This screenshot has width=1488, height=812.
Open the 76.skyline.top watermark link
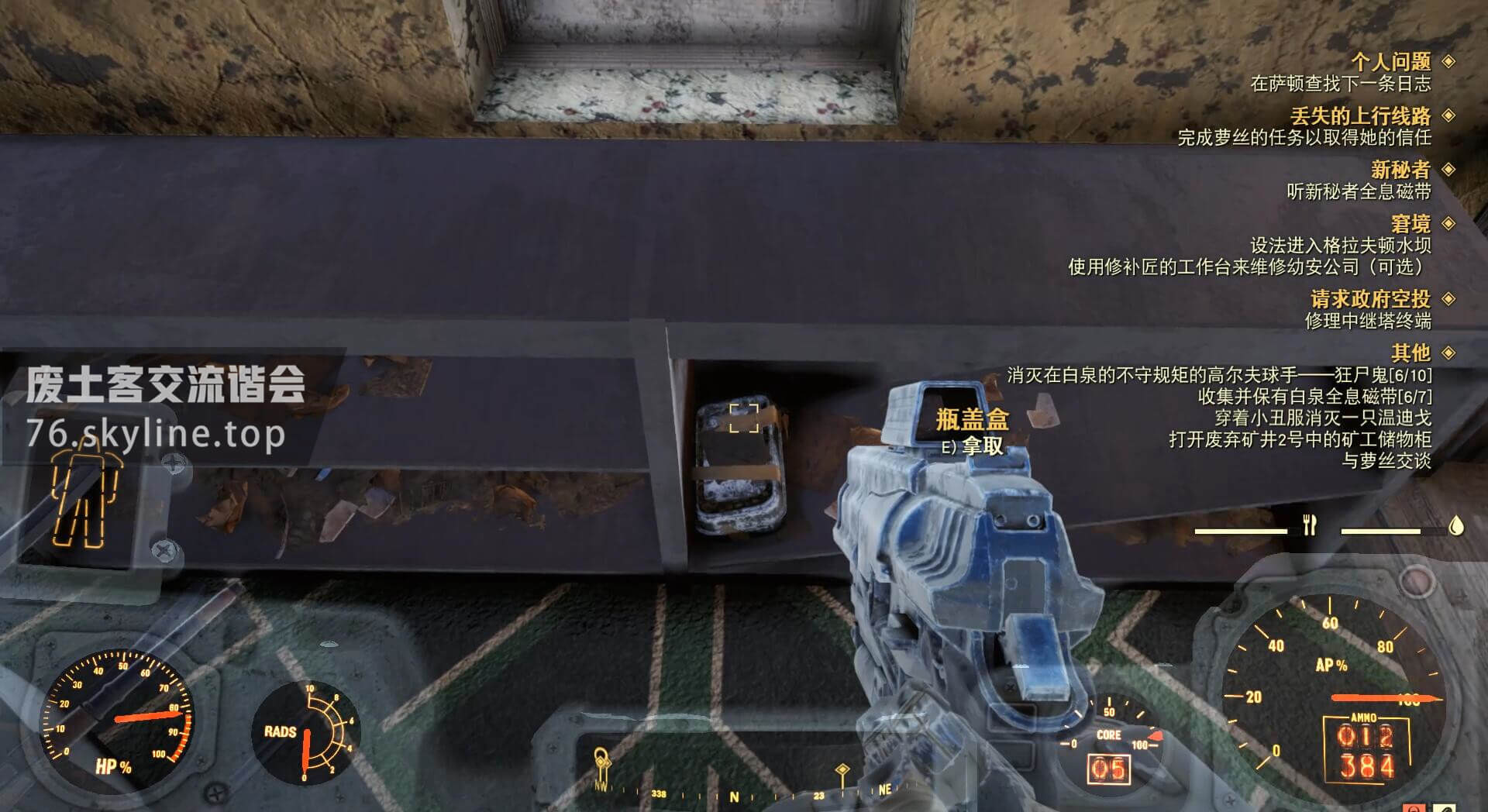click(155, 434)
